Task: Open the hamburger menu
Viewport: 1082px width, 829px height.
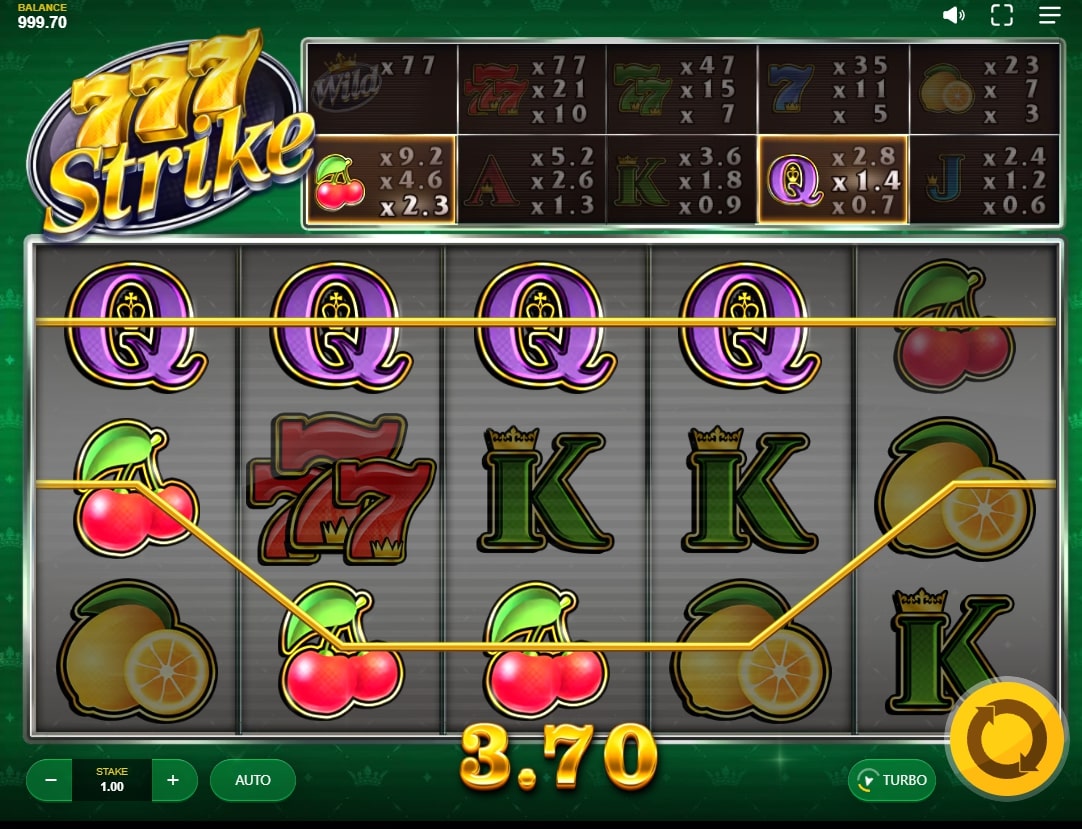Action: (1049, 15)
